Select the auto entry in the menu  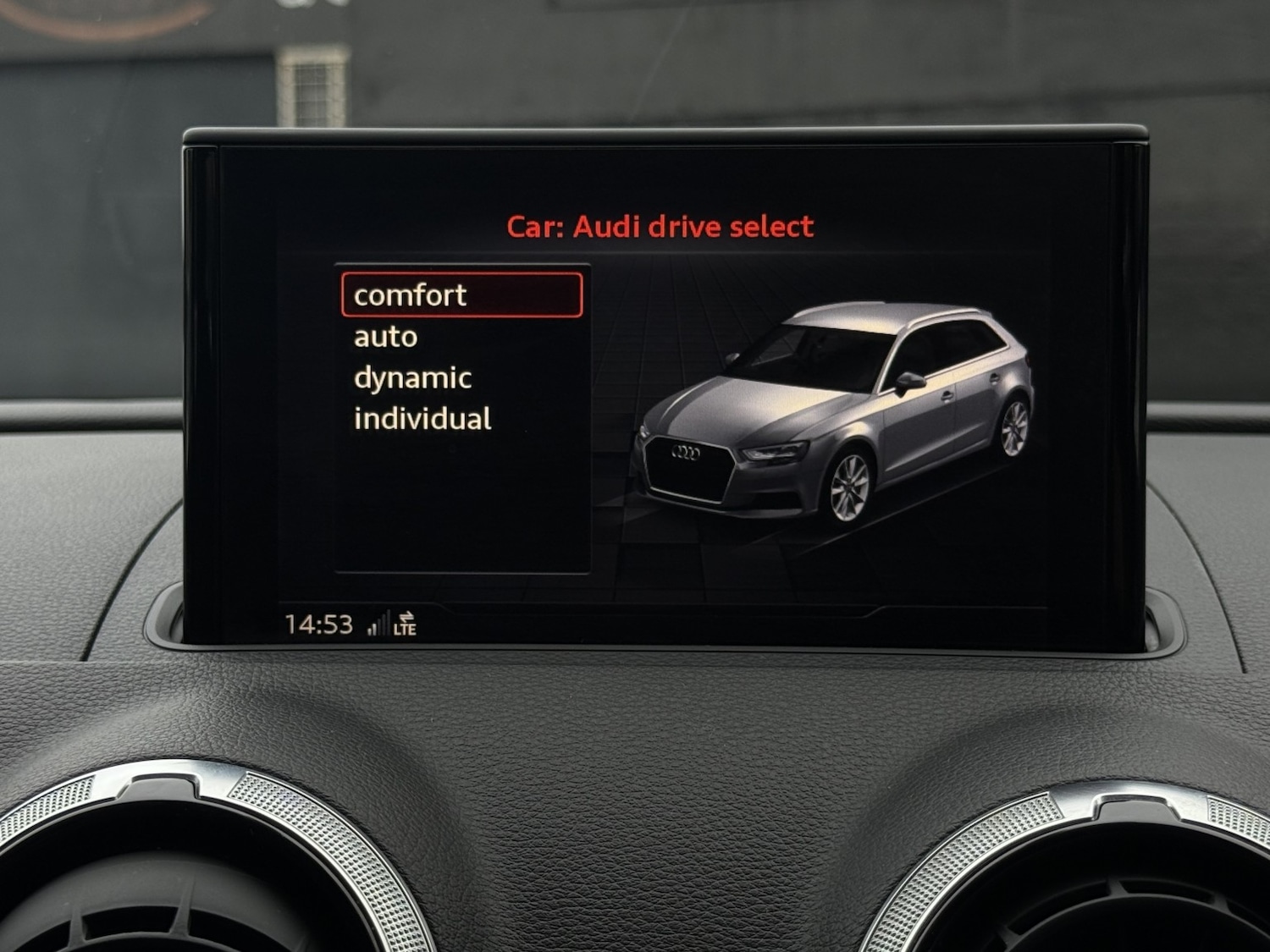pos(384,336)
